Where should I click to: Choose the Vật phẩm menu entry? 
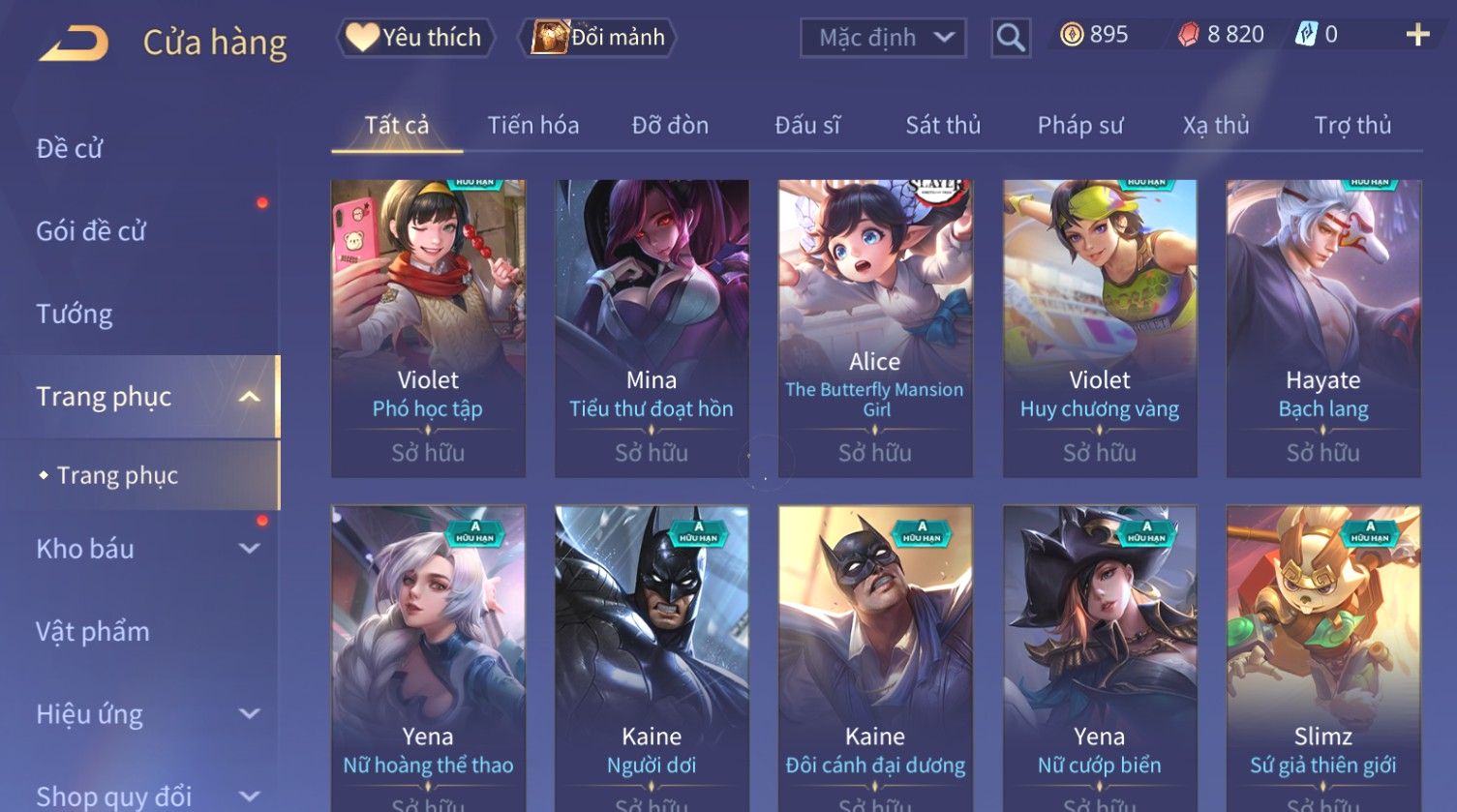click(x=93, y=632)
